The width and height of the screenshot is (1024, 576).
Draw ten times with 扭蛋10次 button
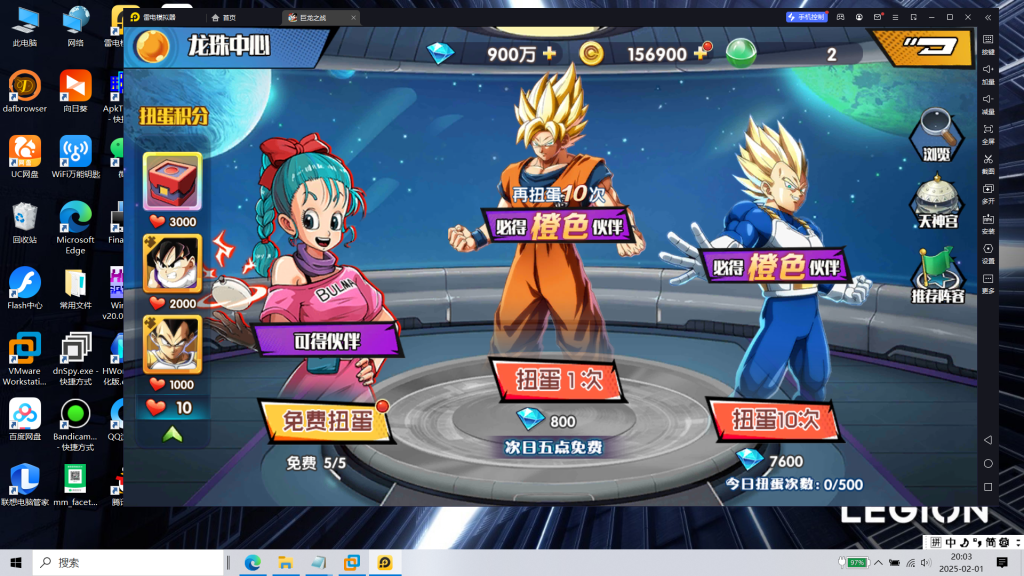click(773, 418)
